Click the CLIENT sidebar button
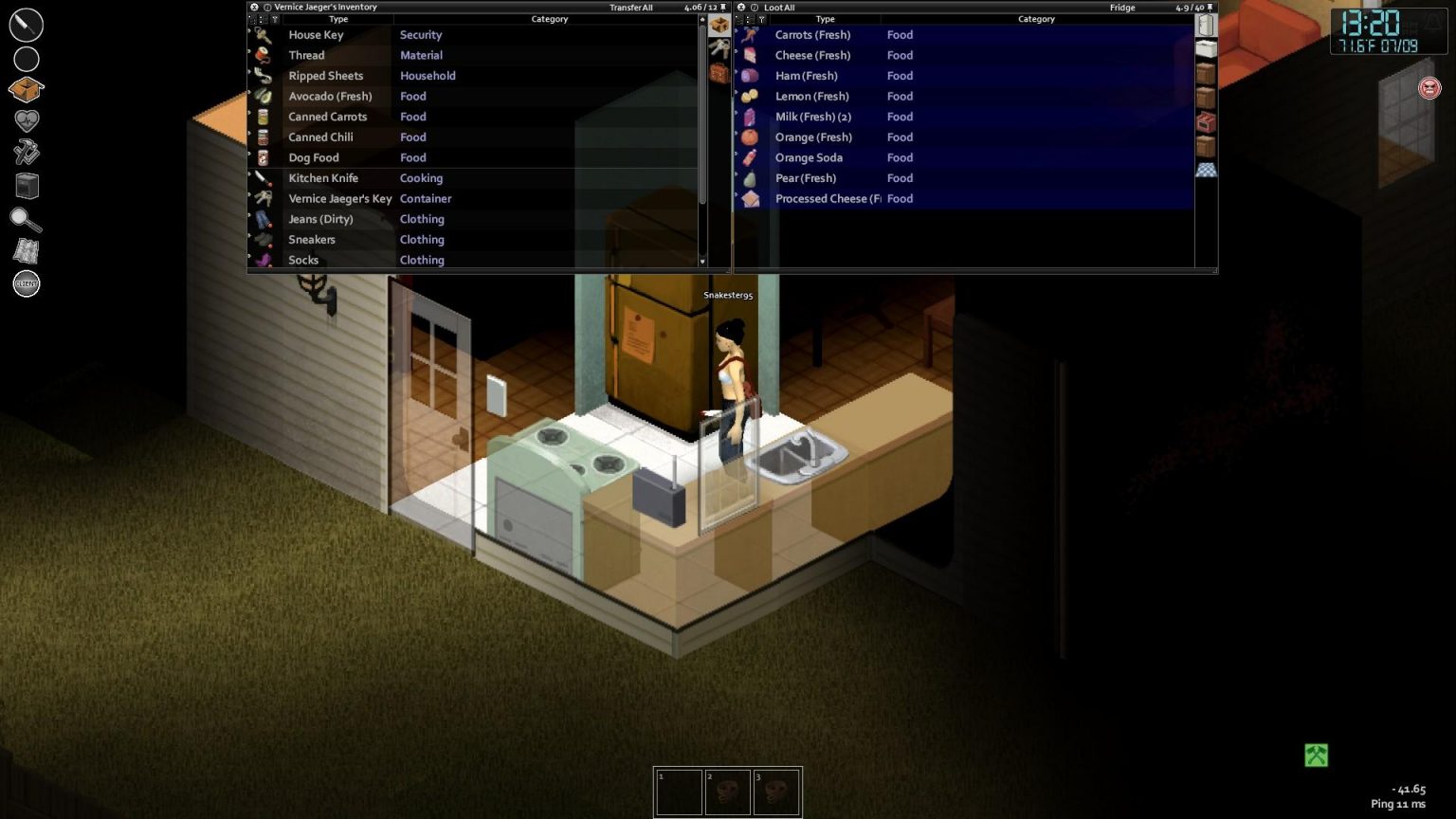 [x=26, y=283]
